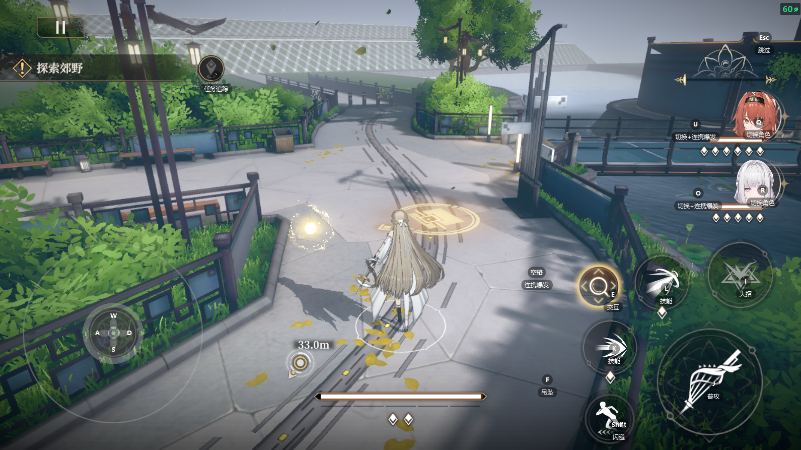Image resolution: width=801 pixels, height=450 pixels.
Task: Activate the dash strike skill icon
Action: coord(609,345)
